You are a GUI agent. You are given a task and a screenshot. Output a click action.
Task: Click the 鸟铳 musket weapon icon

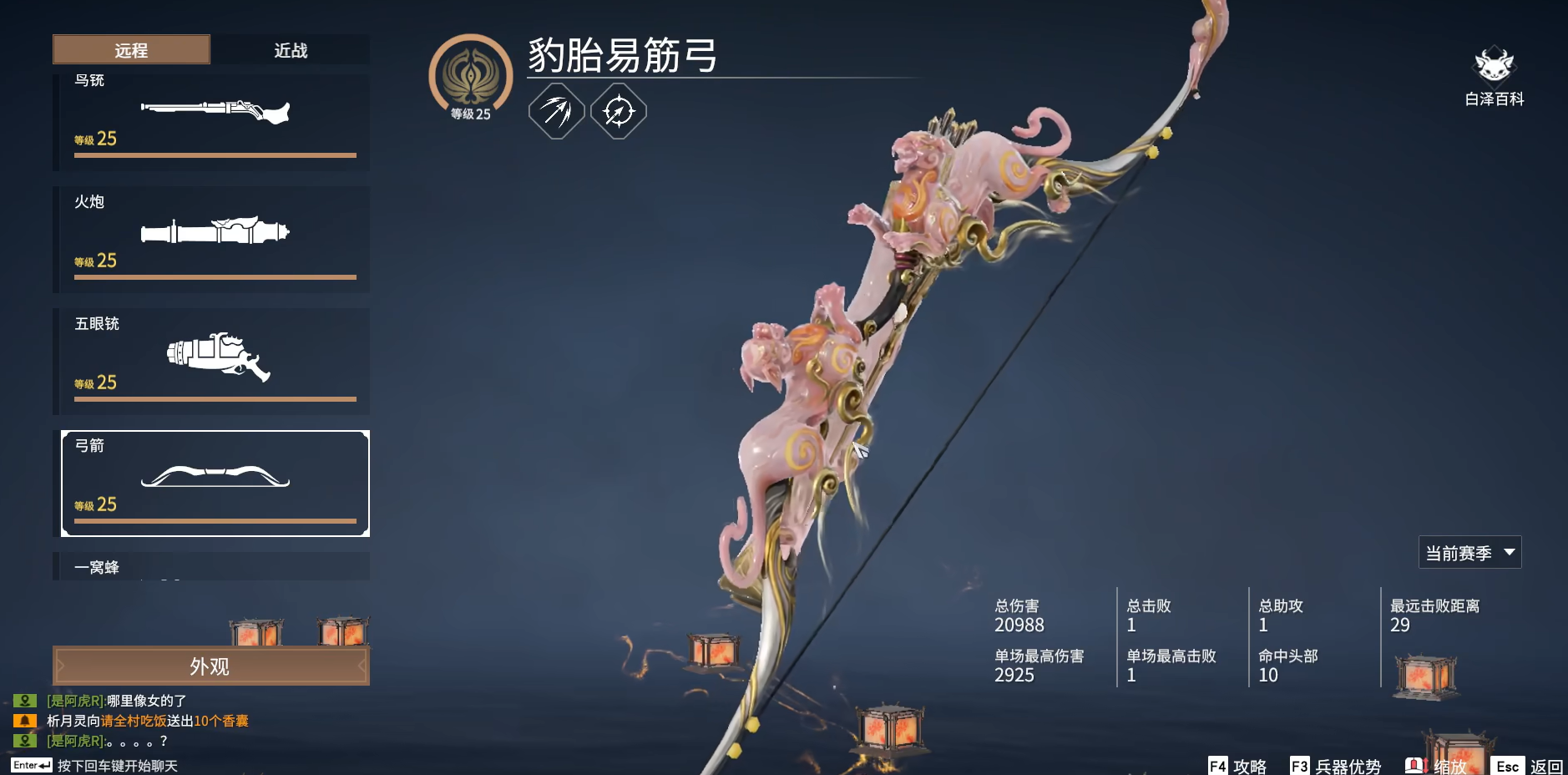tap(214, 111)
